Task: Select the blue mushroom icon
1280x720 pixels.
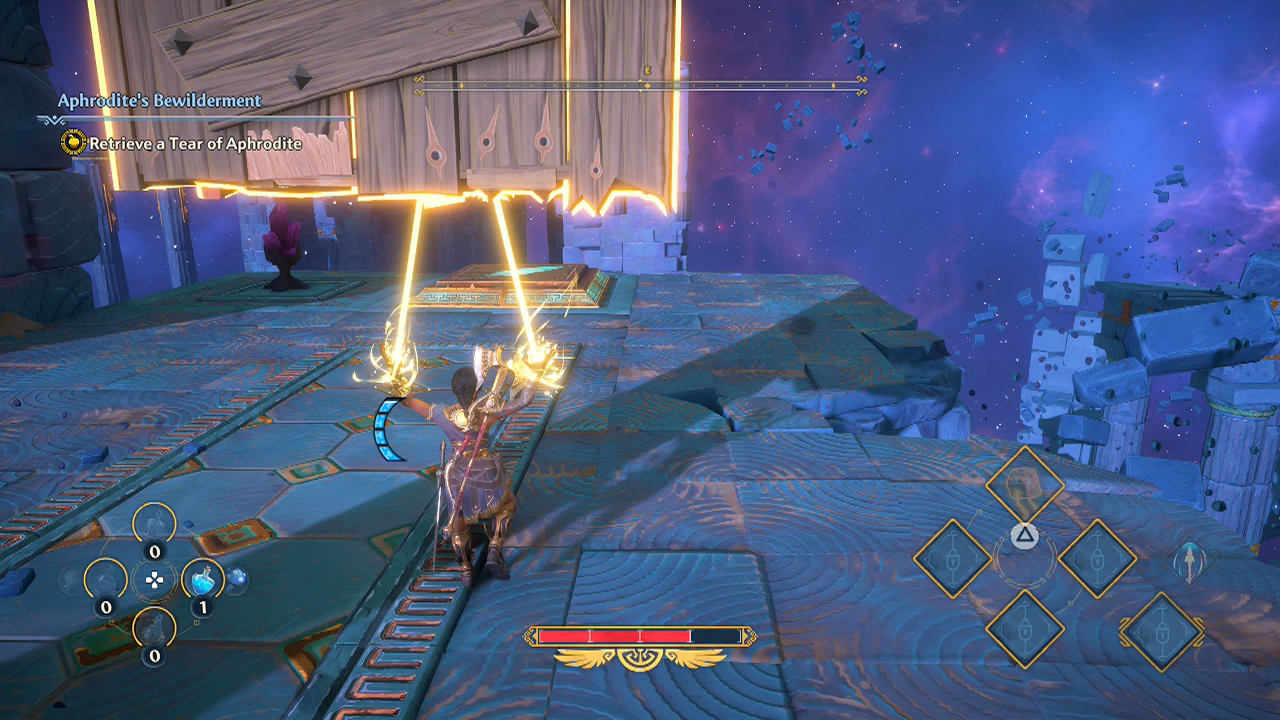Action: pyautogui.click(x=238, y=577)
